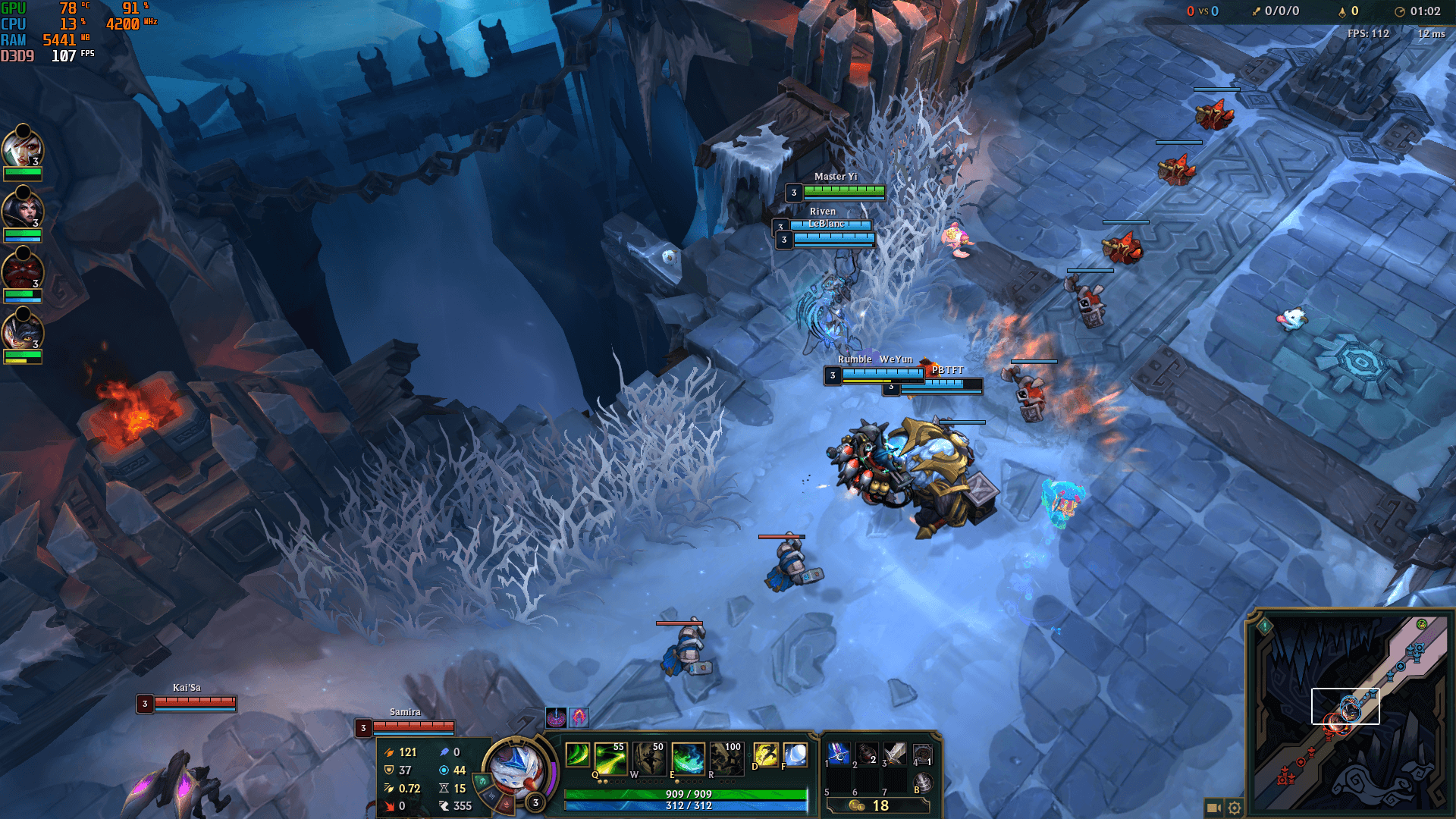Image resolution: width=1456 pixels, height=819 pixels.
Task: Select Riven's teammate portrait
Action: [x=22, y=149]
